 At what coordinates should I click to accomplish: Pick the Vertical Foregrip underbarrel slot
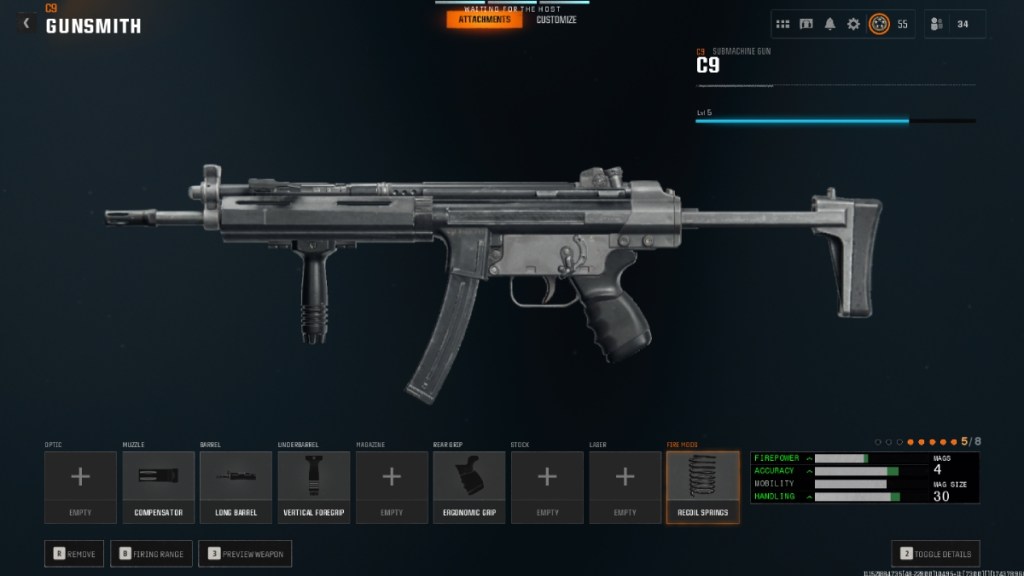click(314, 487)
